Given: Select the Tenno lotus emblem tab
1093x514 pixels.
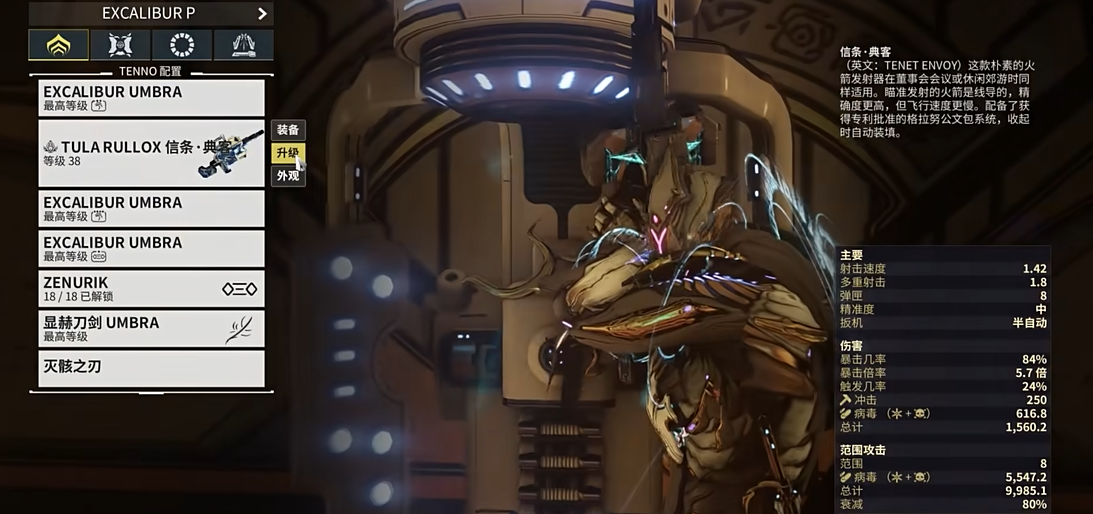Looking at the screenshot, I should (x=59, y=45).
